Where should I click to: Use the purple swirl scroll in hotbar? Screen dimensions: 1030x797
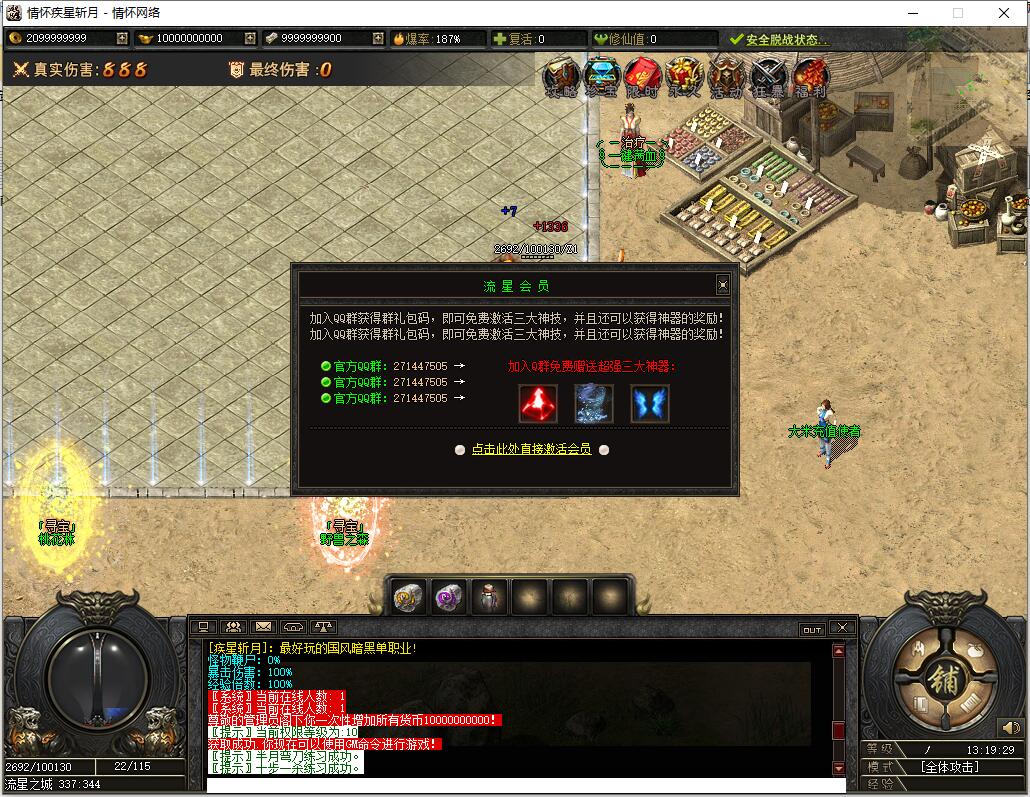point(448,597)
